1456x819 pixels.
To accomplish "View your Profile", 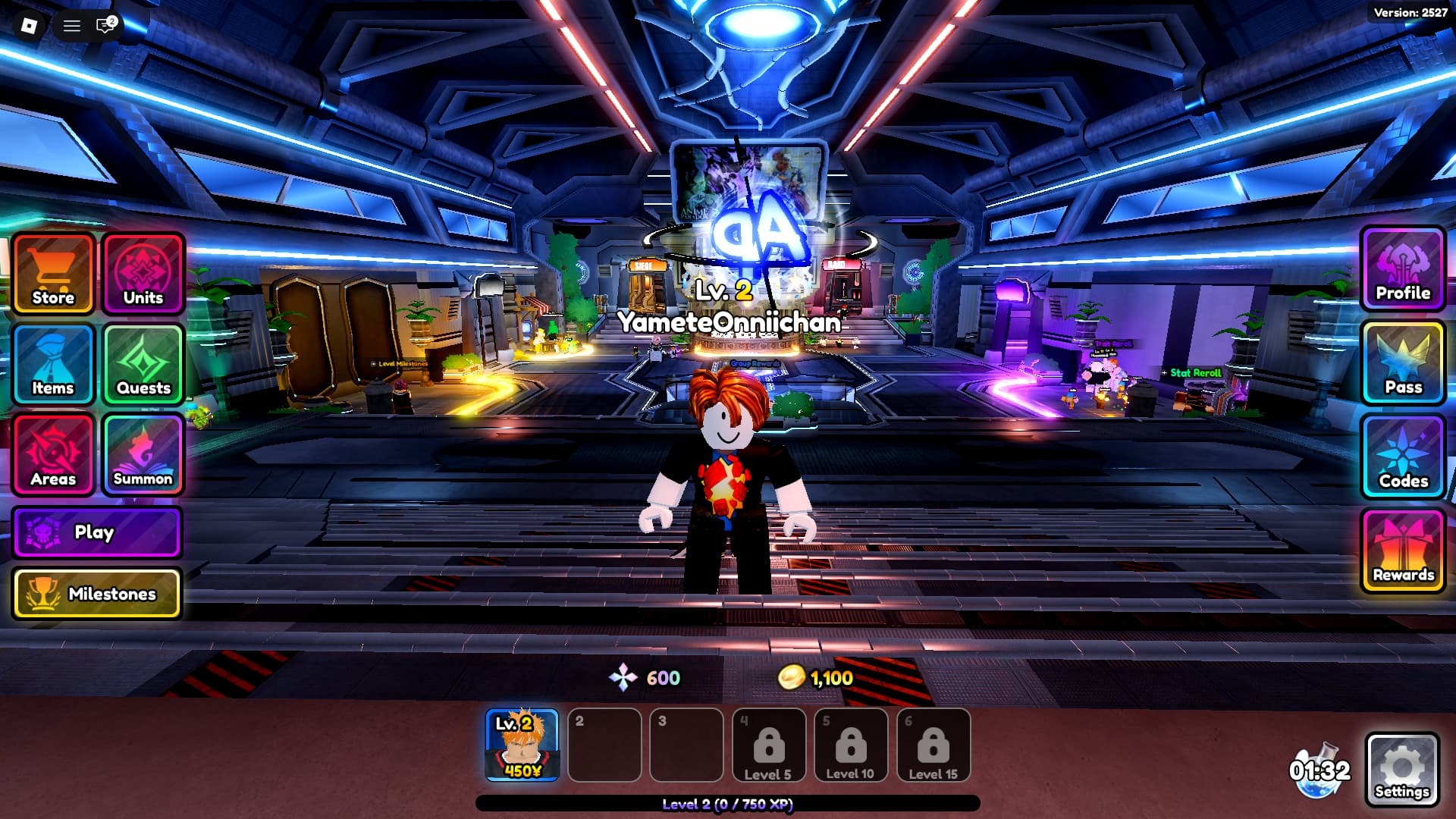I will (x=1403, y=269).
